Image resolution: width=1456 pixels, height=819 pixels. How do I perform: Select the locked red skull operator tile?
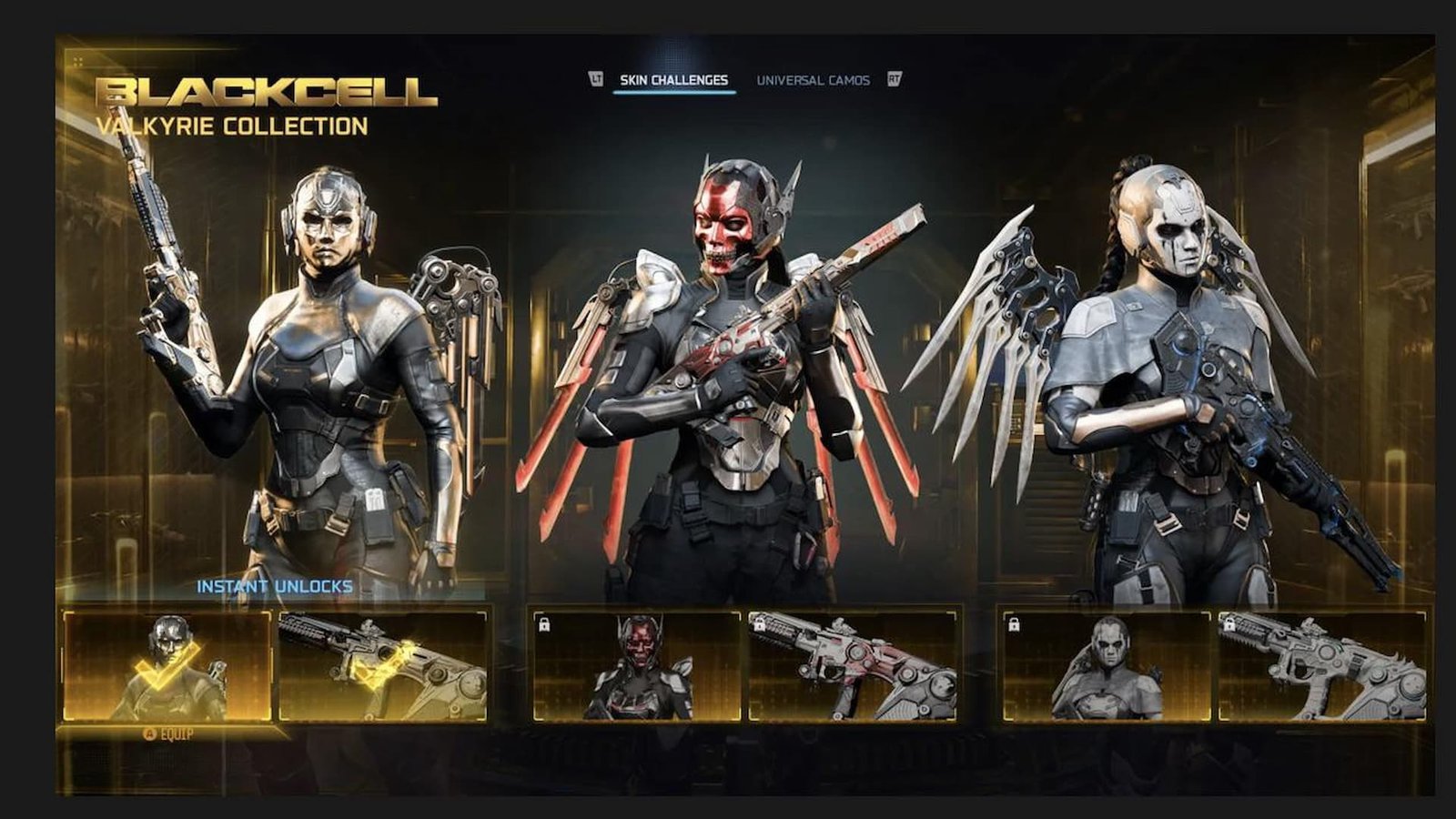coord(637,666)
